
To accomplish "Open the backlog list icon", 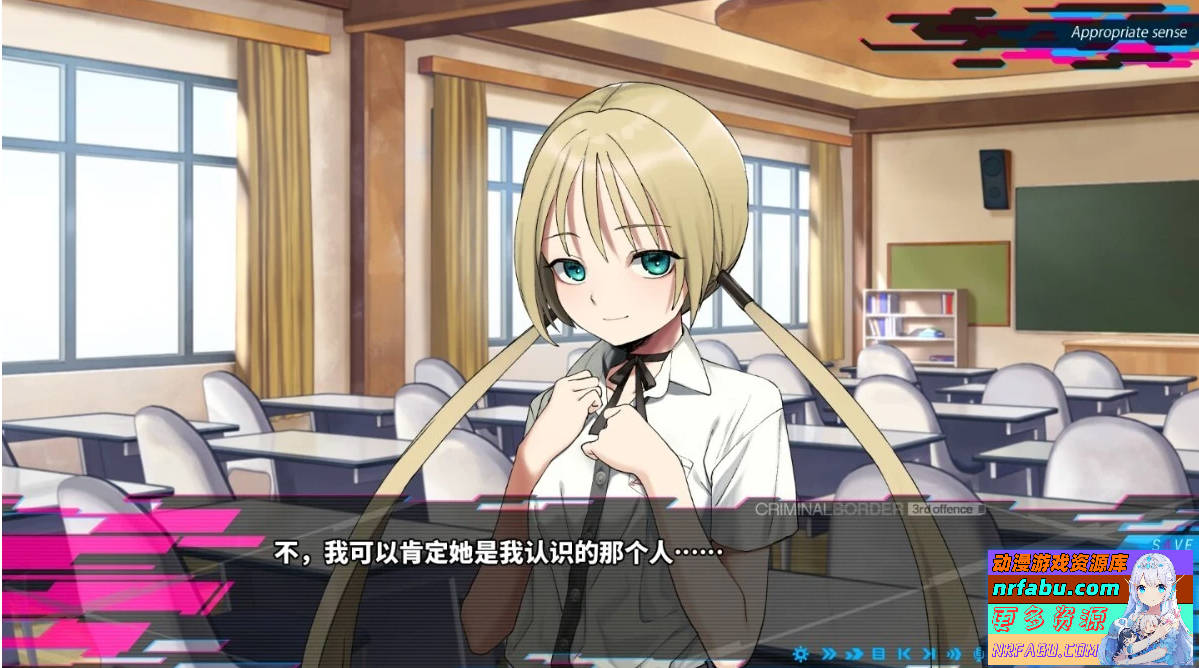I will click(x=878, y=654).
